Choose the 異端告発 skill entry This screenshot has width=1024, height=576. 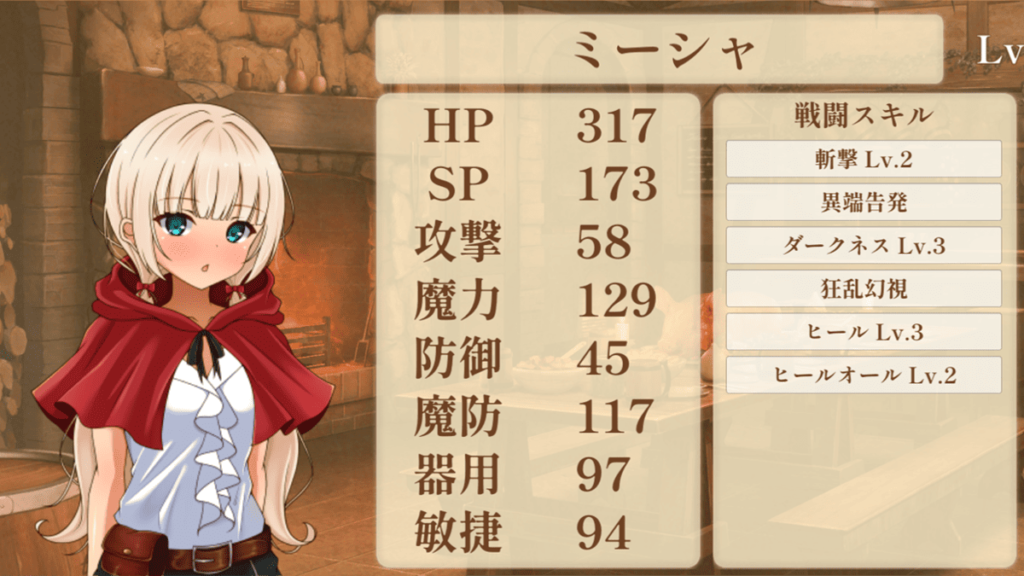click(x=863, y=202)
